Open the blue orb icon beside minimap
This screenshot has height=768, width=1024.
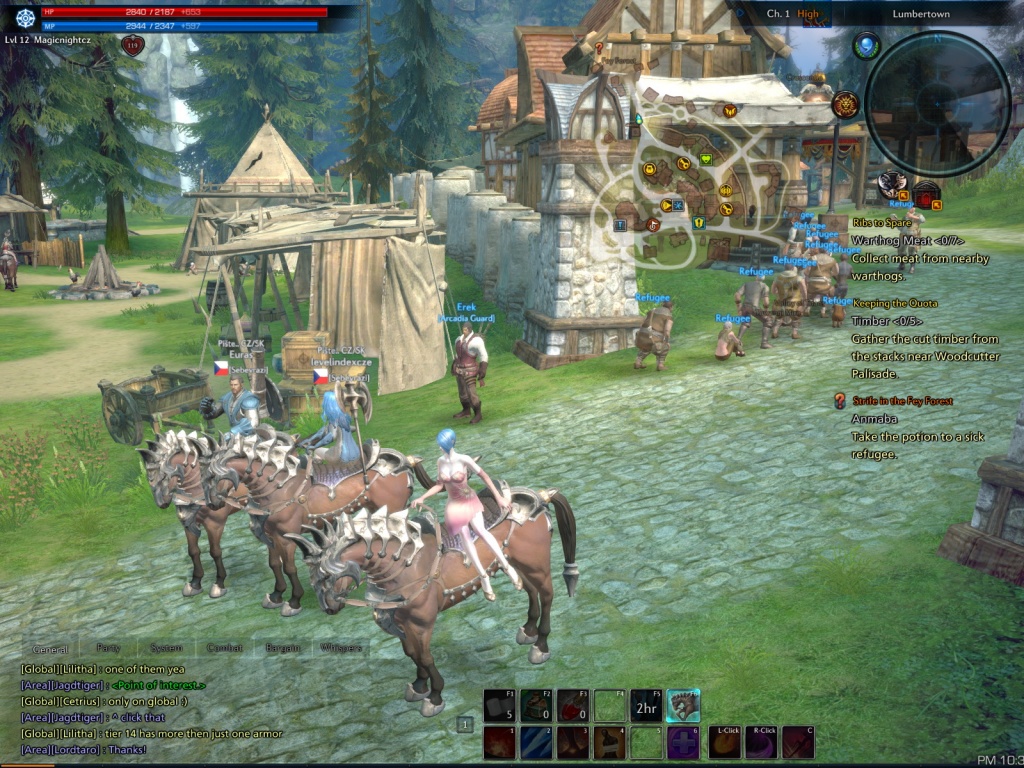[866, 45]
